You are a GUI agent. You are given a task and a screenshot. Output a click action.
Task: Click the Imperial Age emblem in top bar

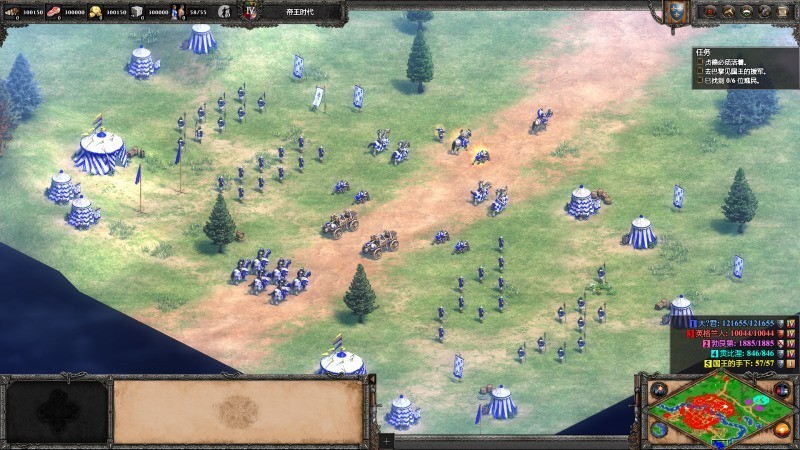(x=250, y=12)
